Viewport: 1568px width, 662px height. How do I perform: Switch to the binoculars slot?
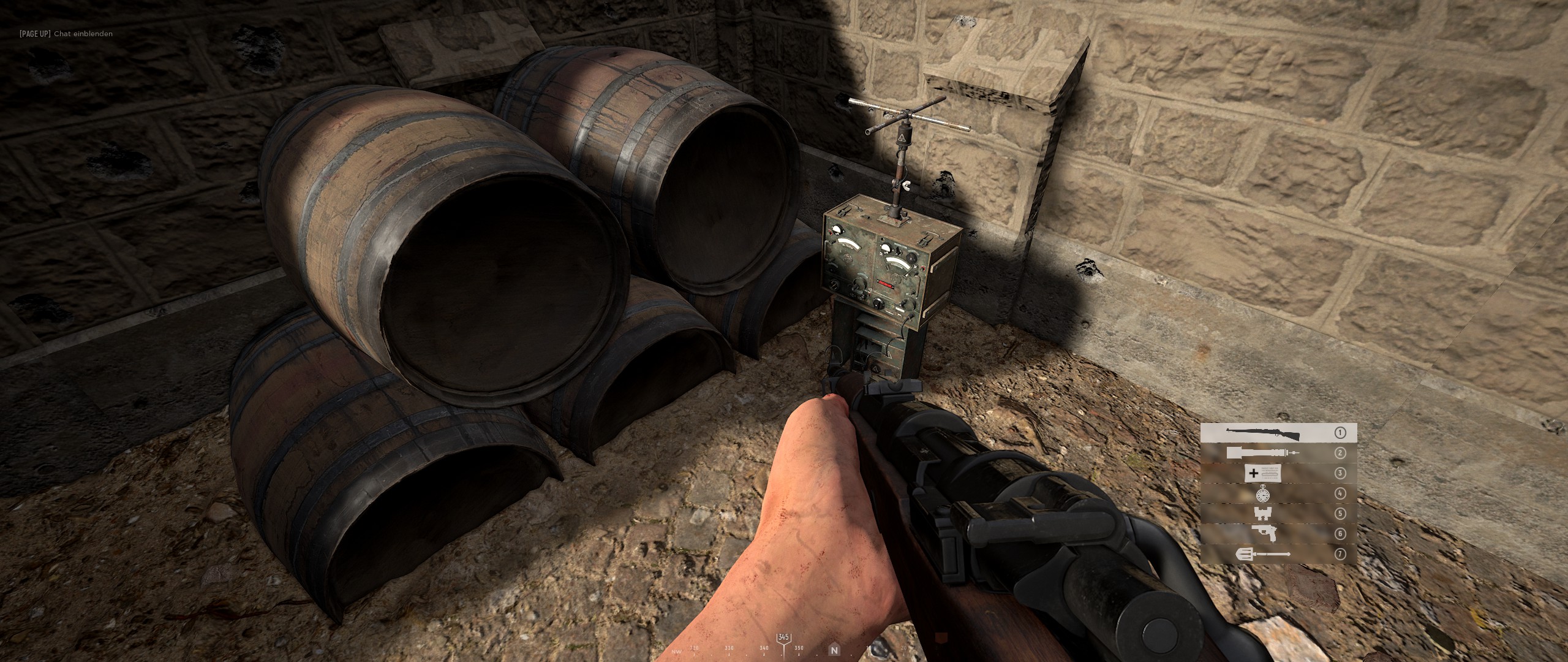(1278, 514)
